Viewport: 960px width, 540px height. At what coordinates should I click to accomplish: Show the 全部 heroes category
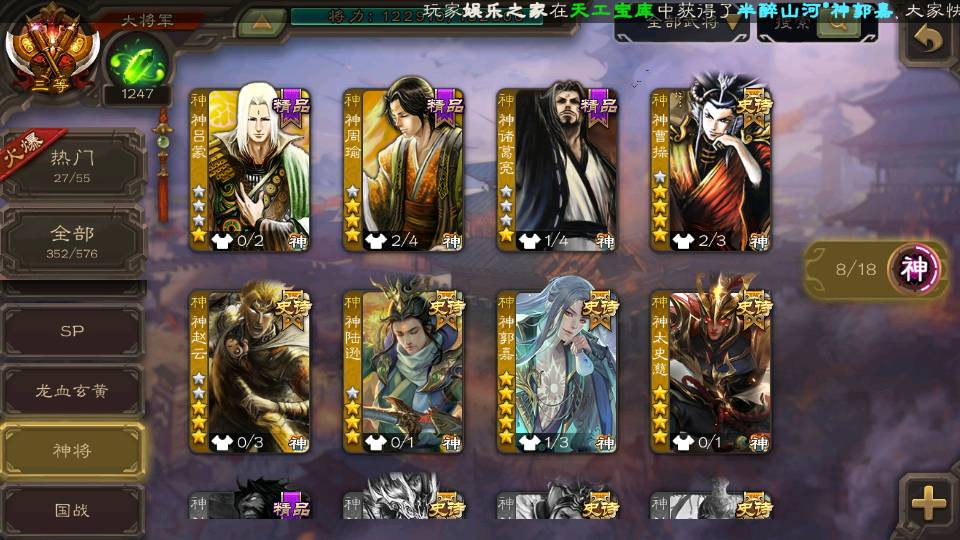72,241
